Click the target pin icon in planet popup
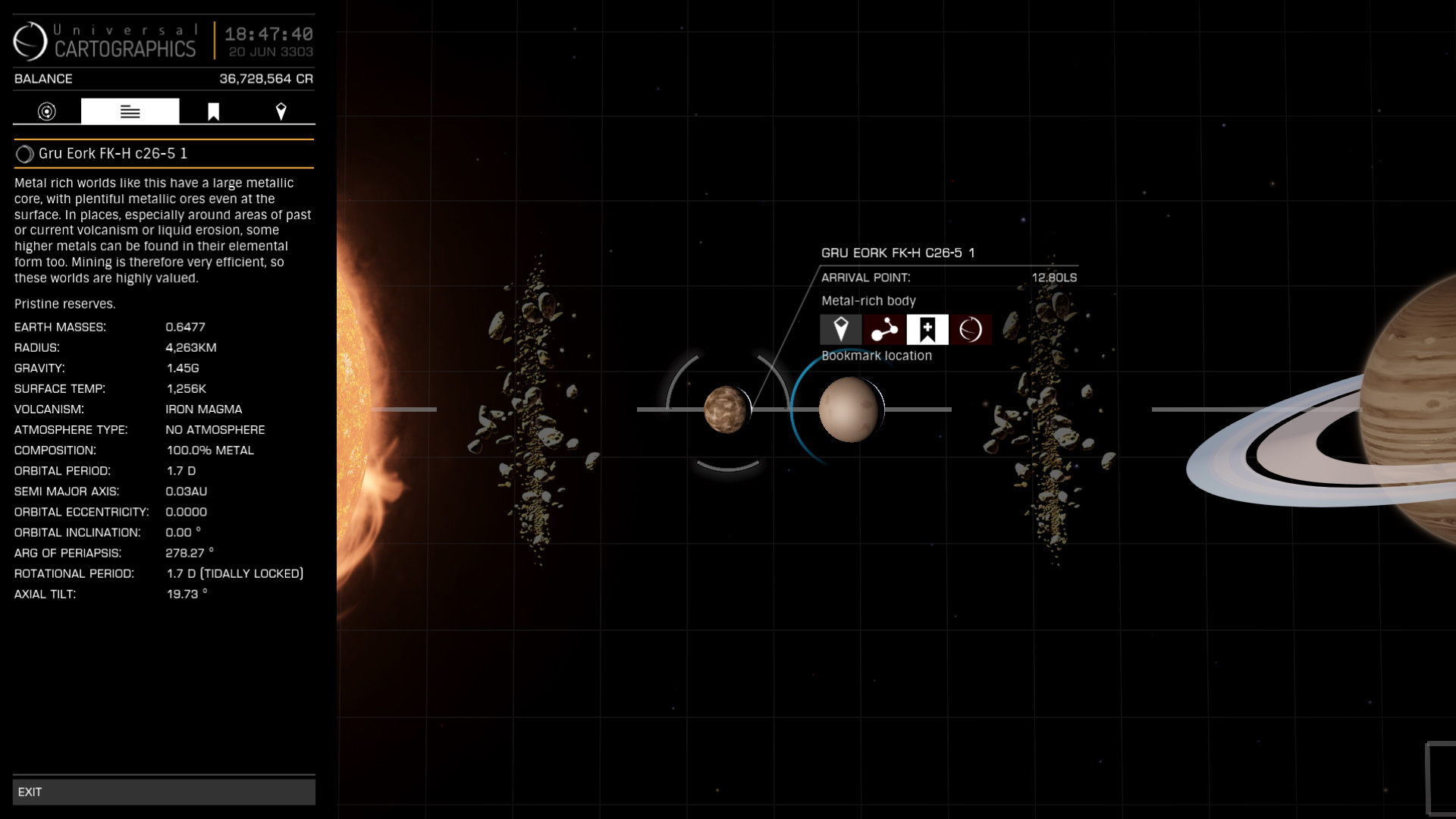The width and height of the screenshot is (1456, 819). (x=840, y=330)
